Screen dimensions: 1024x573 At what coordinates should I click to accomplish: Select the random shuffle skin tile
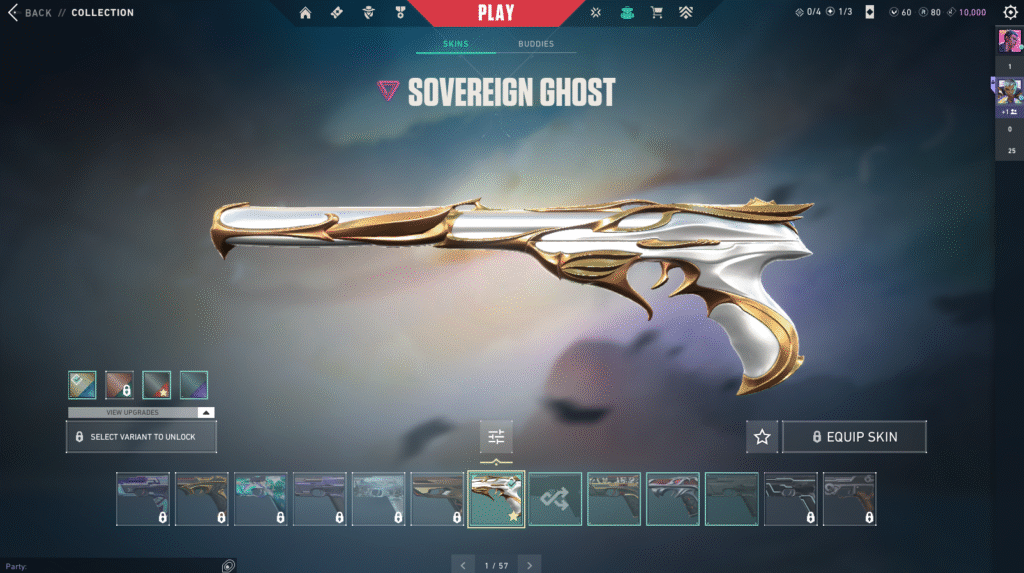pos(555,499)
